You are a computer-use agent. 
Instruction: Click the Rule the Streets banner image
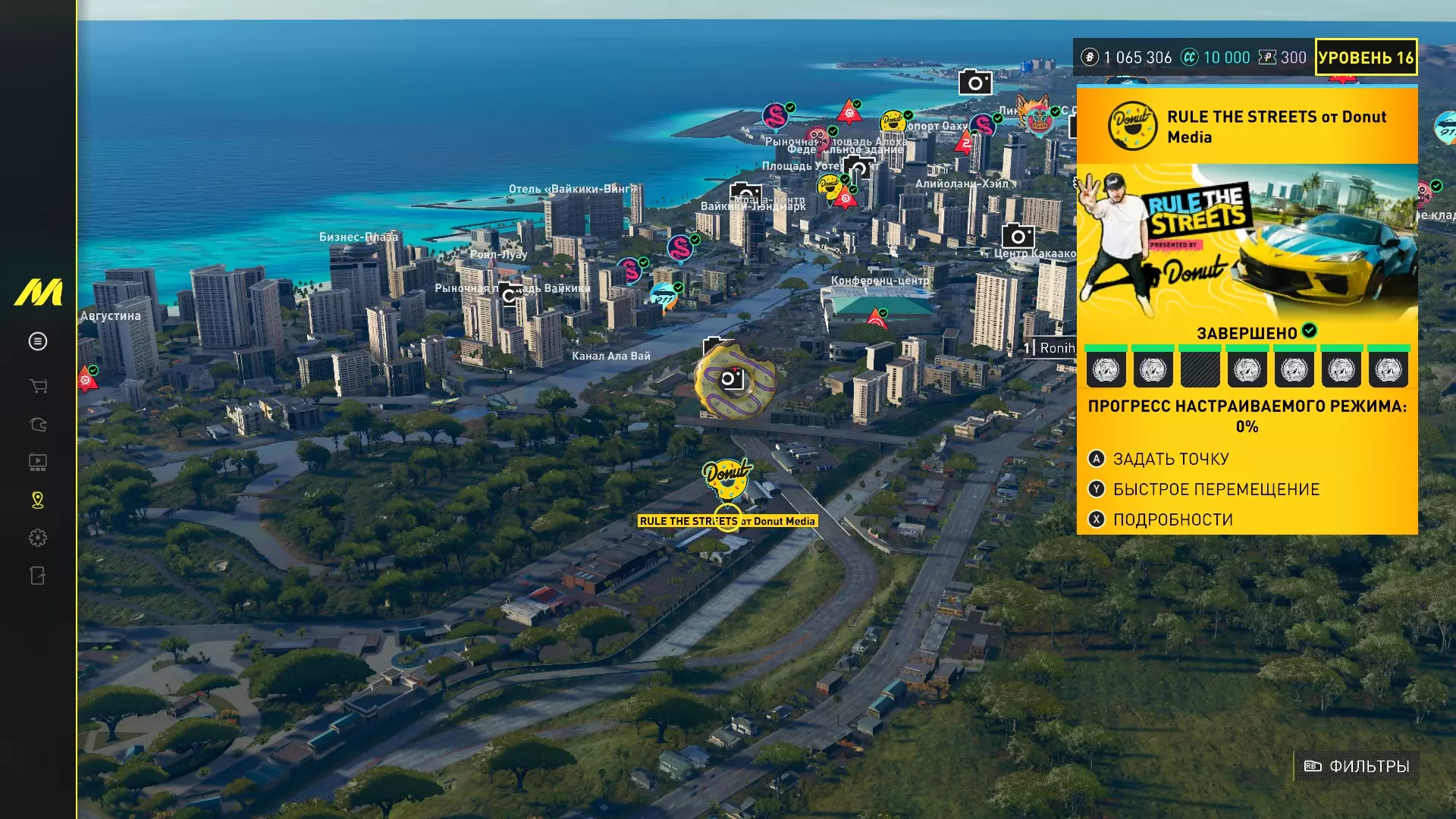pyautogui.click(x=1247, y=241)
